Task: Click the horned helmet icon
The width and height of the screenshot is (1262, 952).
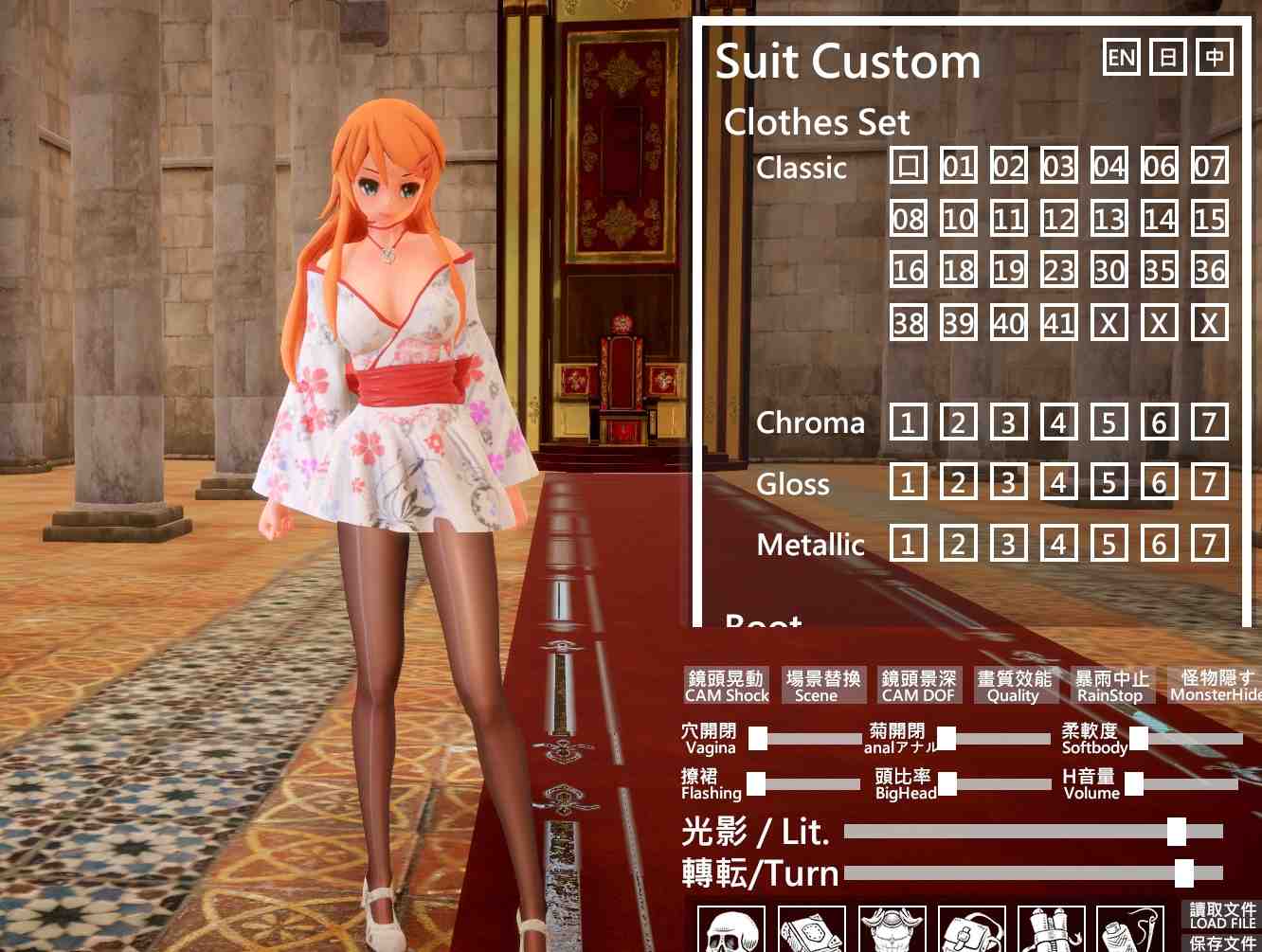Action: (891, 931)
